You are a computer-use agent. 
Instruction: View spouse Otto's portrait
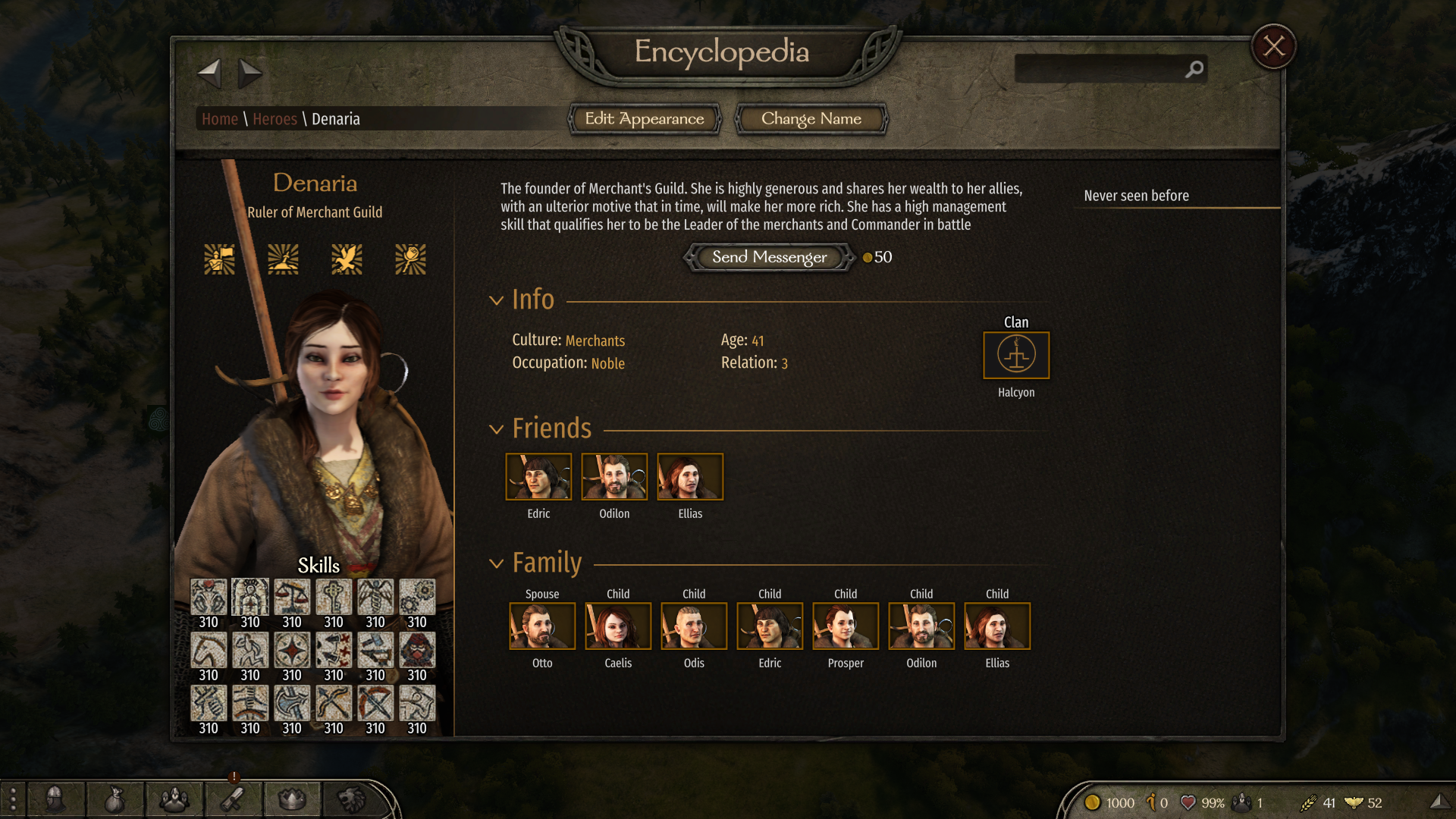(x=542, y=626)
